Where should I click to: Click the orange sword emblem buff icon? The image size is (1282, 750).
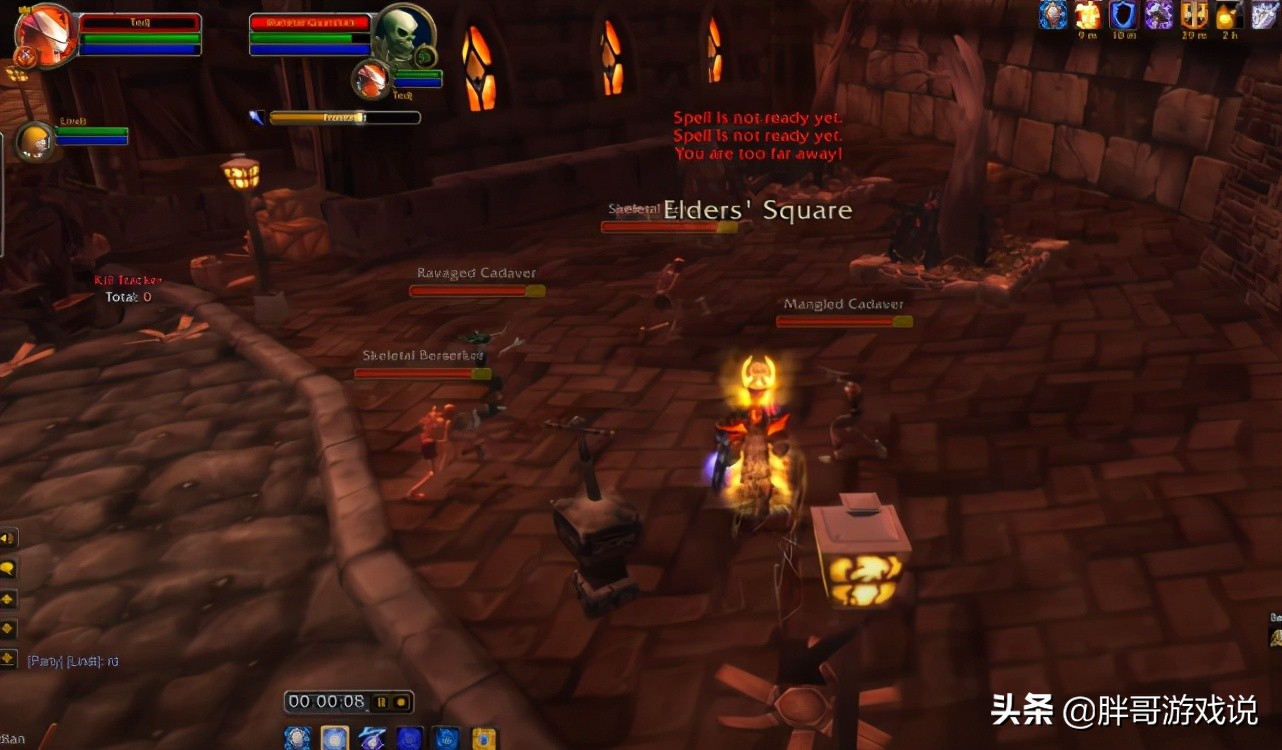tap(1194, 14)
